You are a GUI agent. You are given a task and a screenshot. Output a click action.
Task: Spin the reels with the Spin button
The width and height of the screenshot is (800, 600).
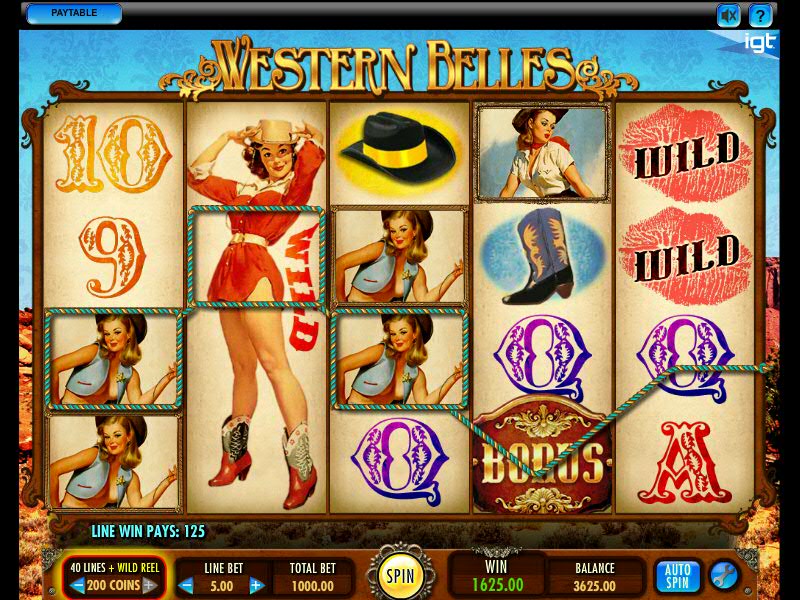(x=400, y=575)
